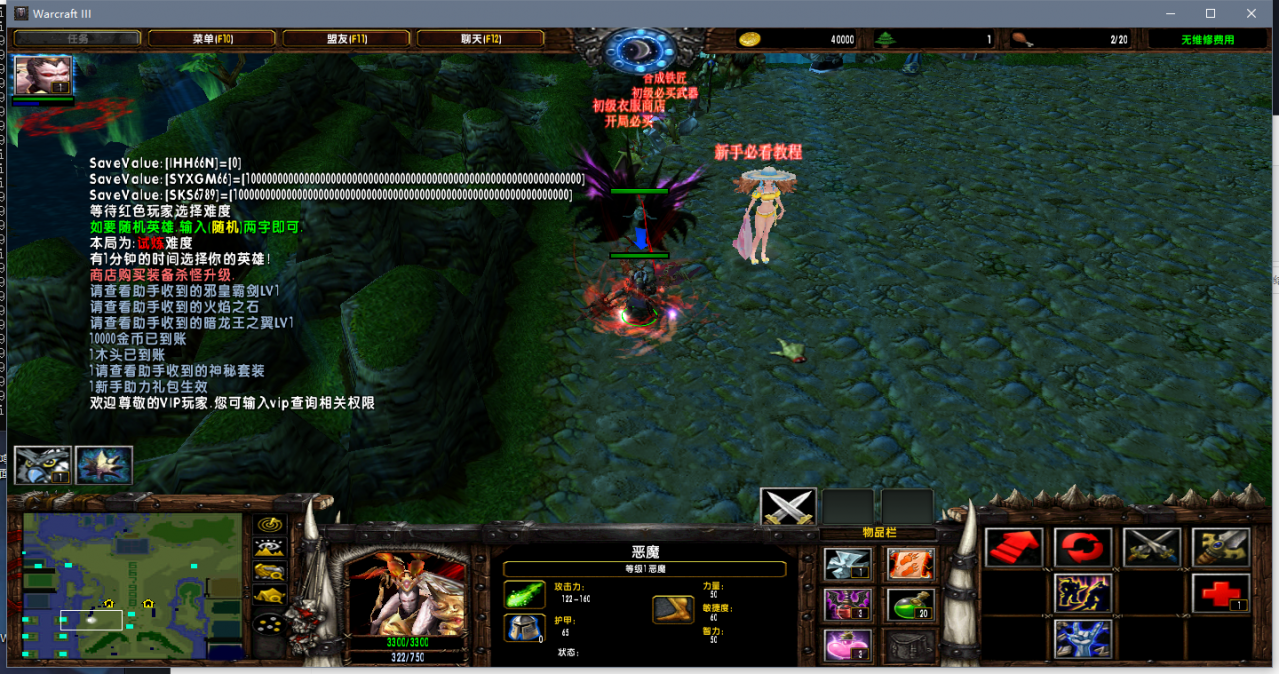Click the spiked star buff icon
Screen dimensions: 1279x674
point(103,465)
